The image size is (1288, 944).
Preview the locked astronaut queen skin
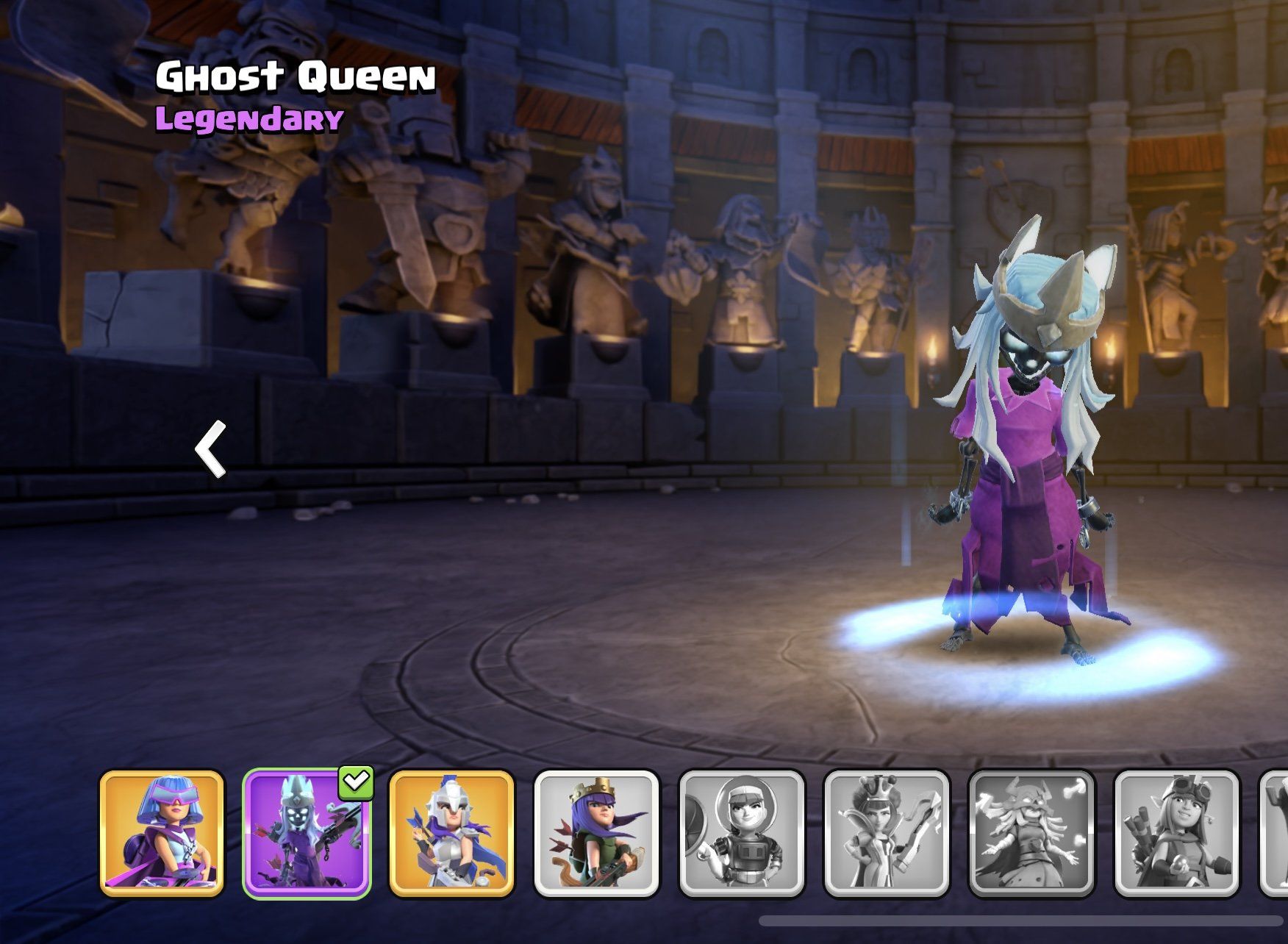741,833
